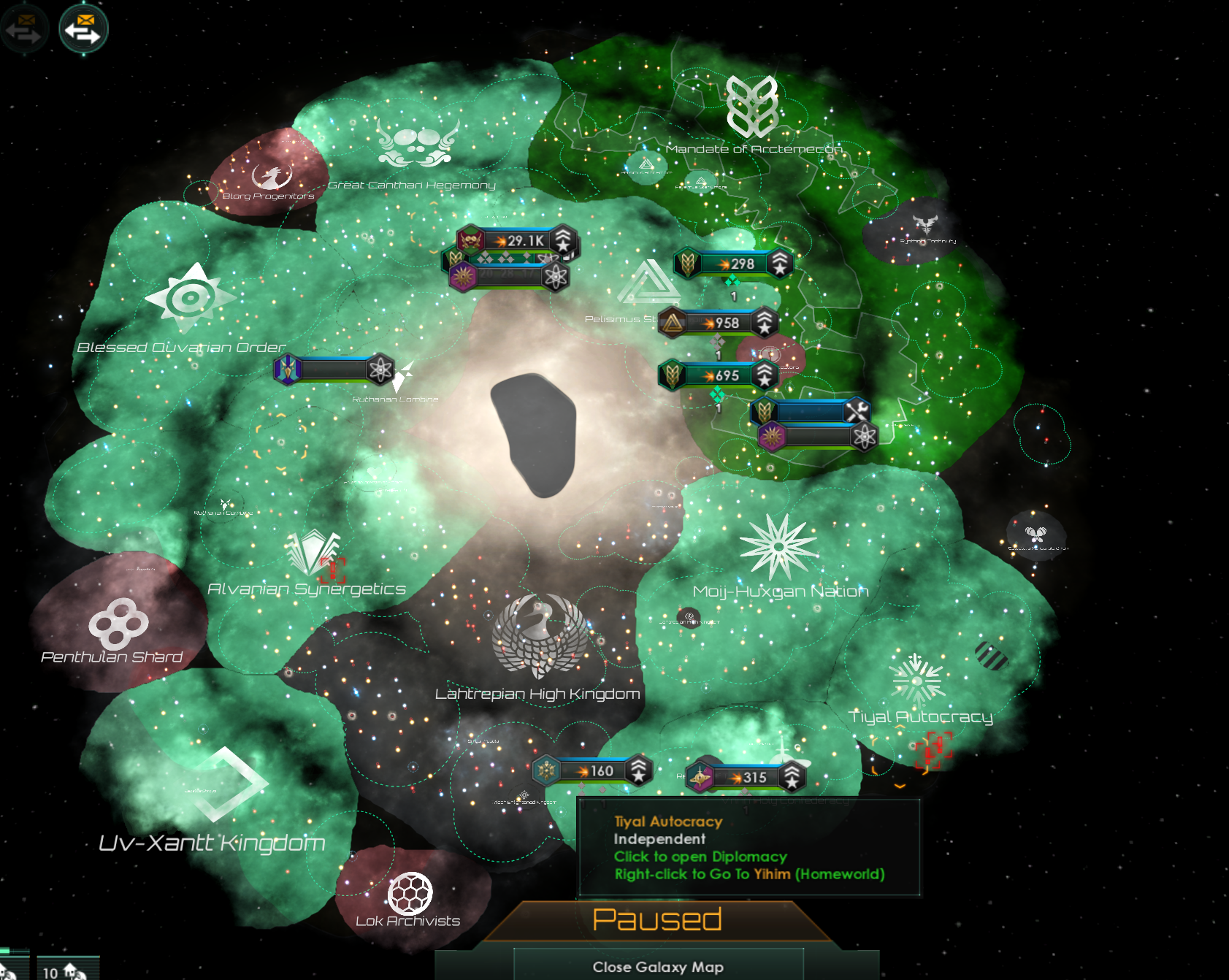
Task: Open diplomacy with Great Canthari Hegemony
Action: (417, 142)
